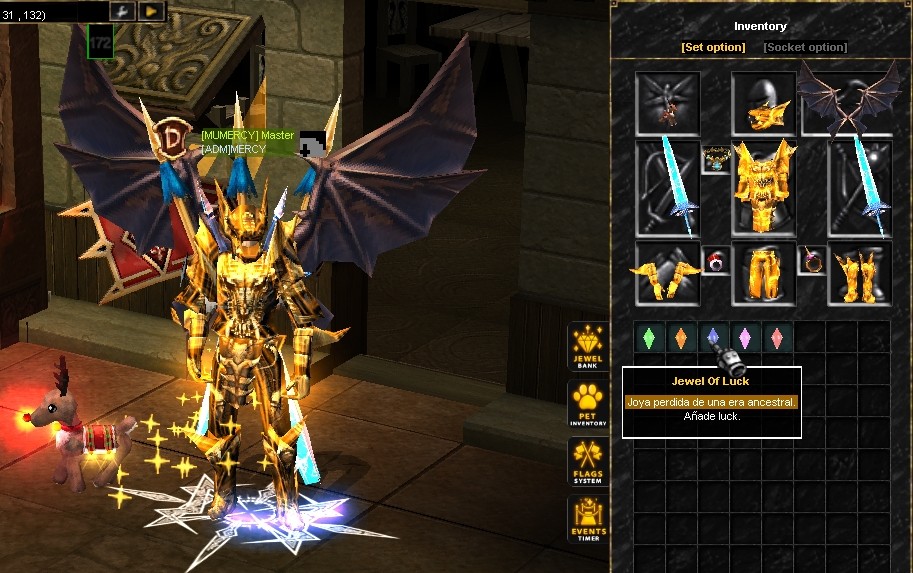This screenshot has width=913, height=573.
Task: Switch to the Socket option tab
Action: (805, 47)
